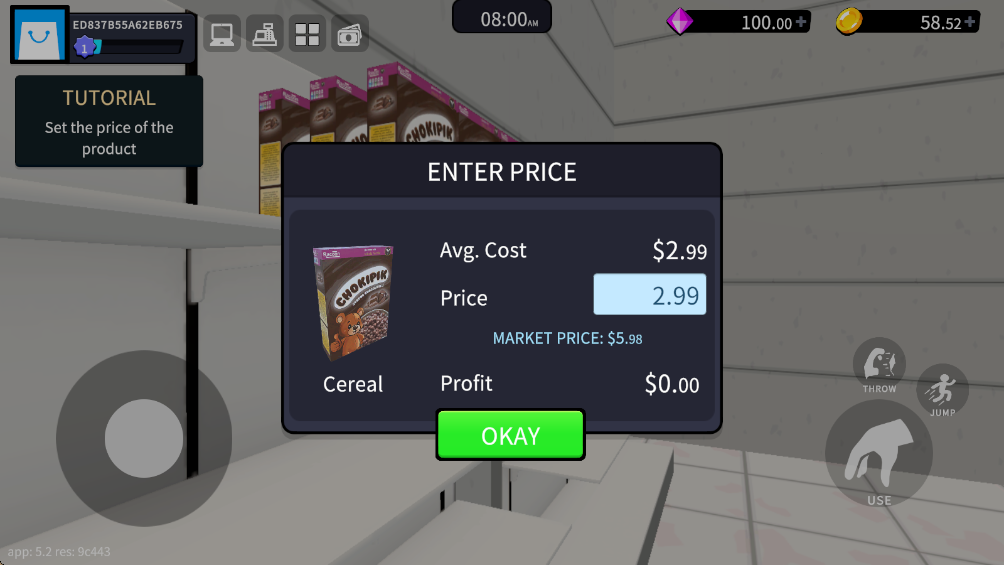Tap the JUMP action button
The image size is (1004, 565).
pyautogui.click(x=942, y=390)
